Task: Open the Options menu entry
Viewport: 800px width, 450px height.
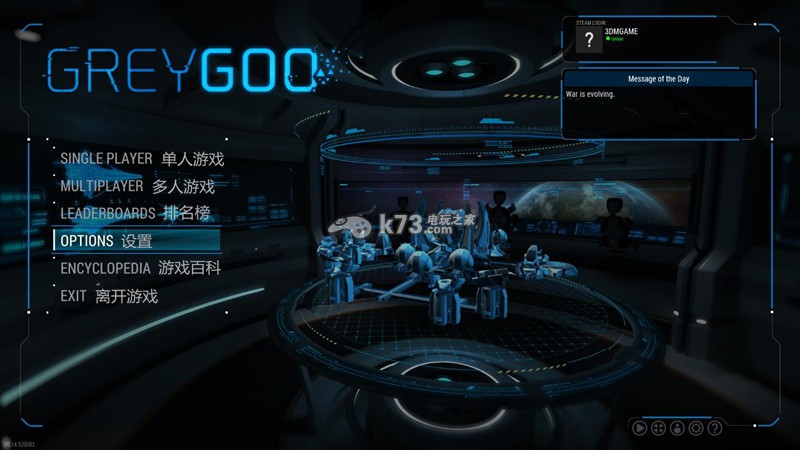Action: [106, 241]
